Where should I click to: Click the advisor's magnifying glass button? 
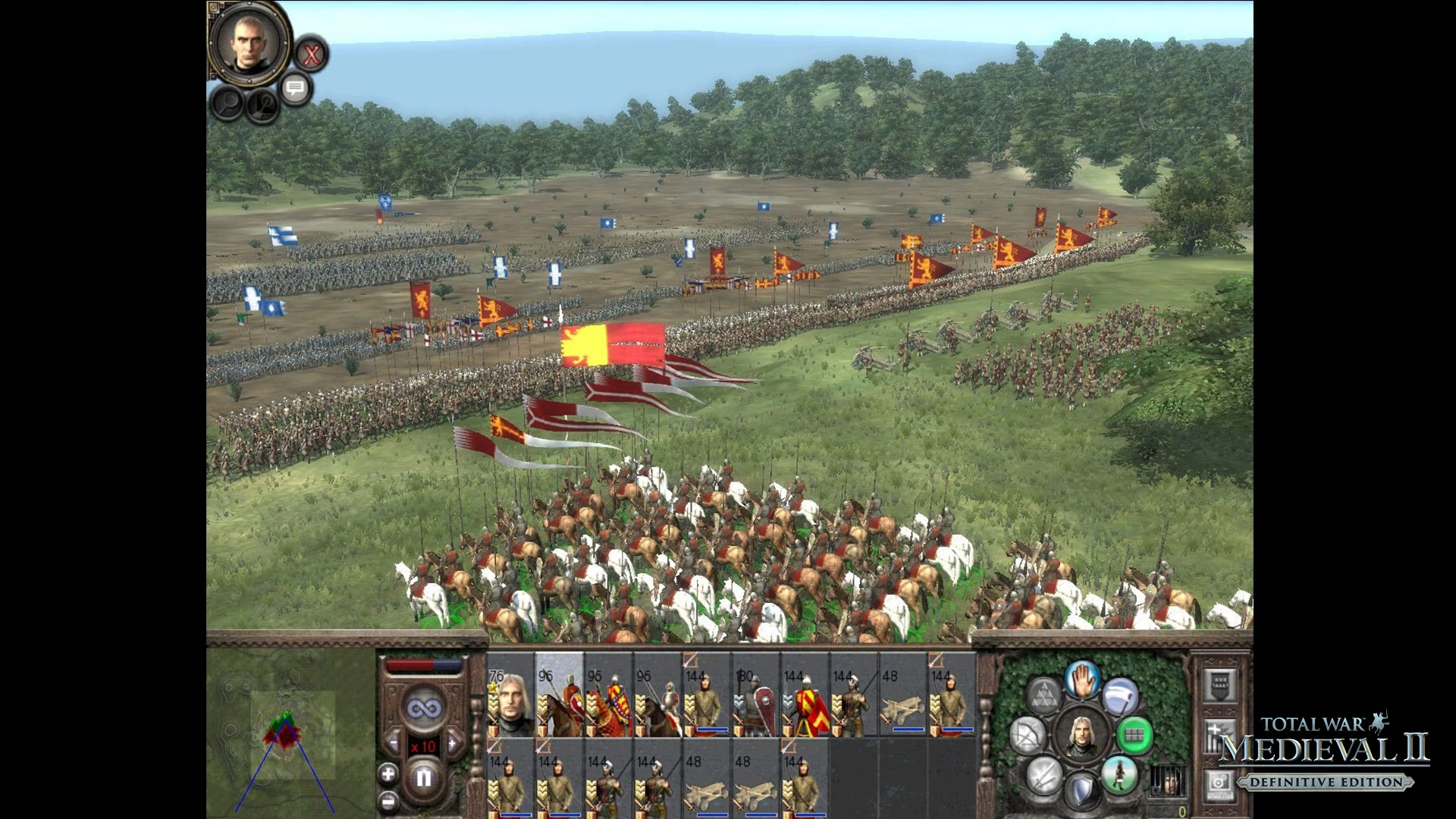coord(227,103)
